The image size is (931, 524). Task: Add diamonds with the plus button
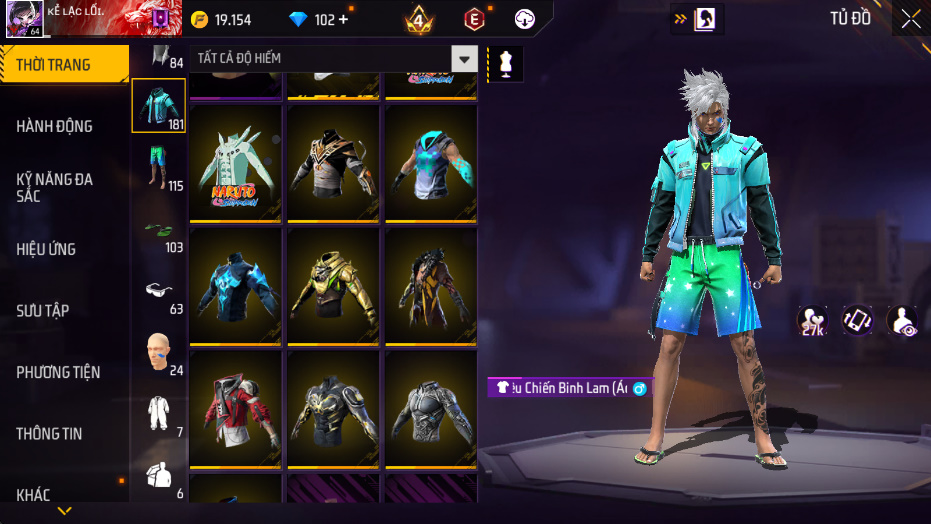[x=344, y=20]
